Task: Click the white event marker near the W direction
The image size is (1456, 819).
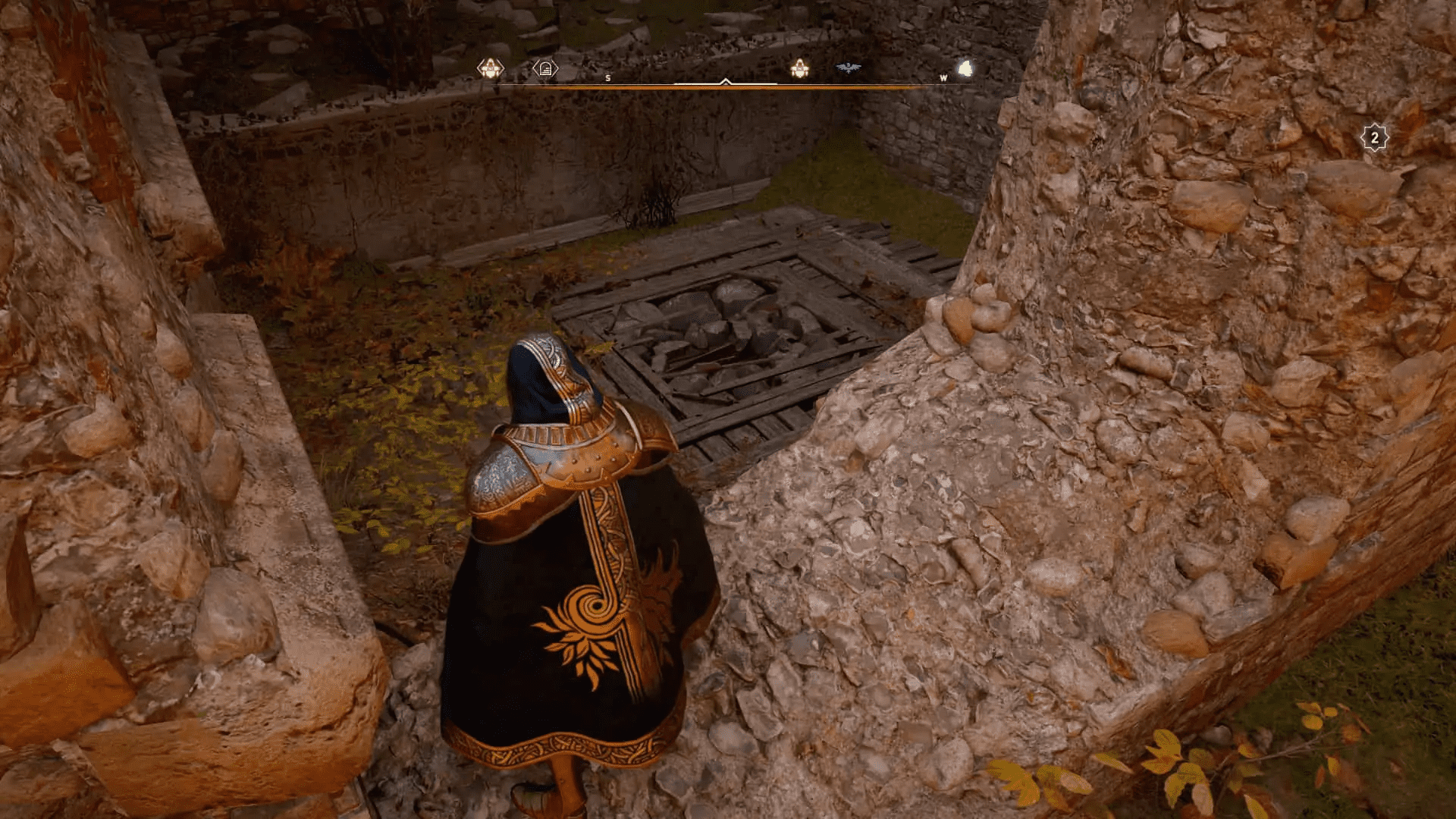Action: (963, 68)
